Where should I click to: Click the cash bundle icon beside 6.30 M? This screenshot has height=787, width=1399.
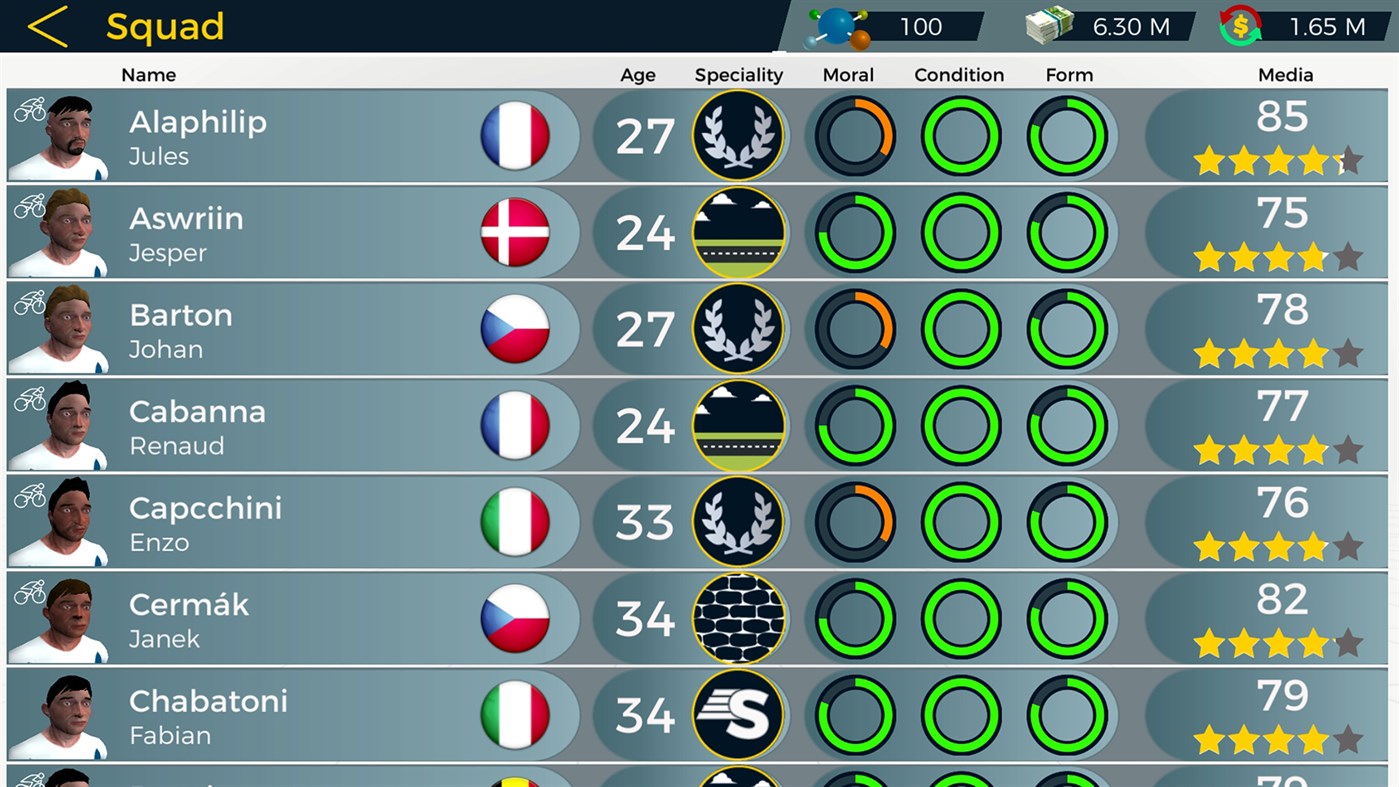coord(1046,26)
